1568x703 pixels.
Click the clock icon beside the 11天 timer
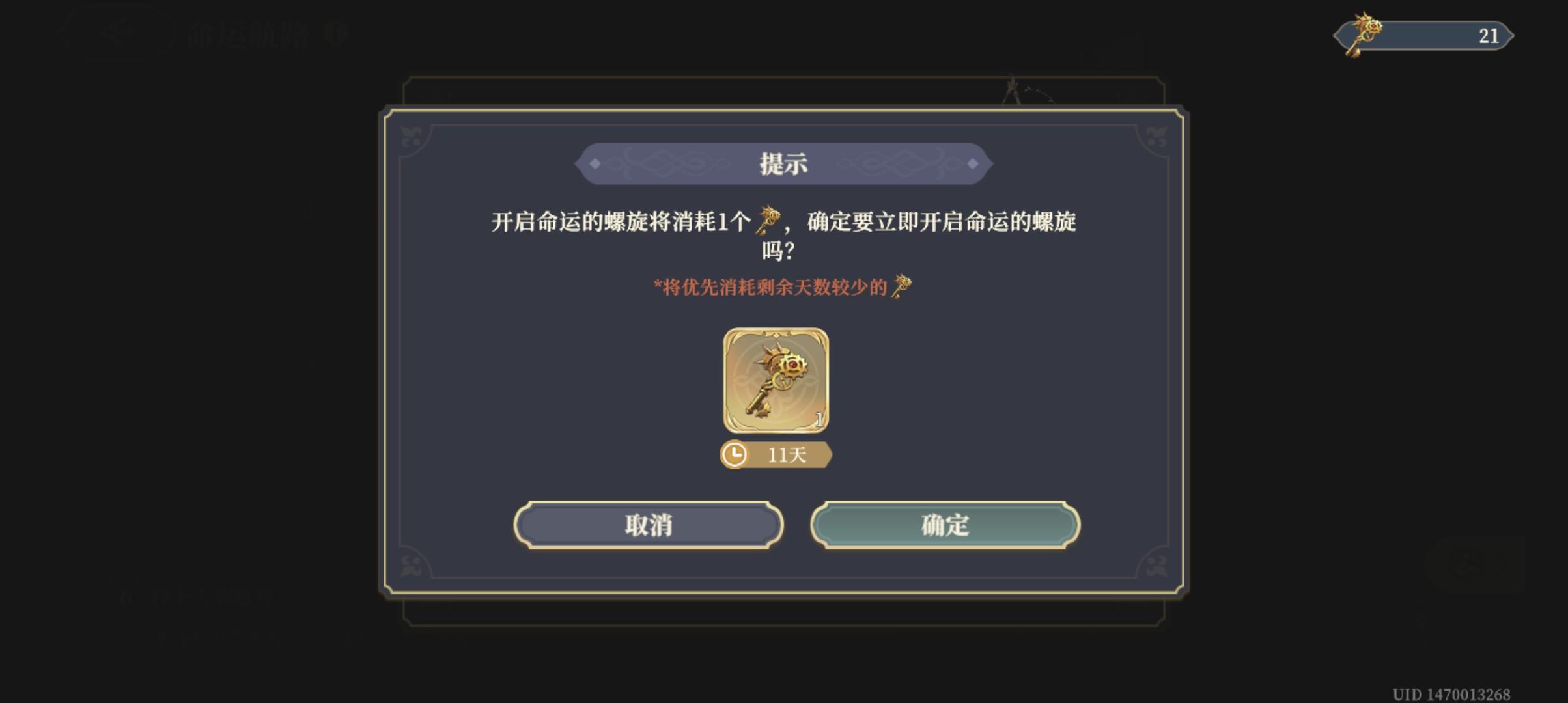coord(736,455)
